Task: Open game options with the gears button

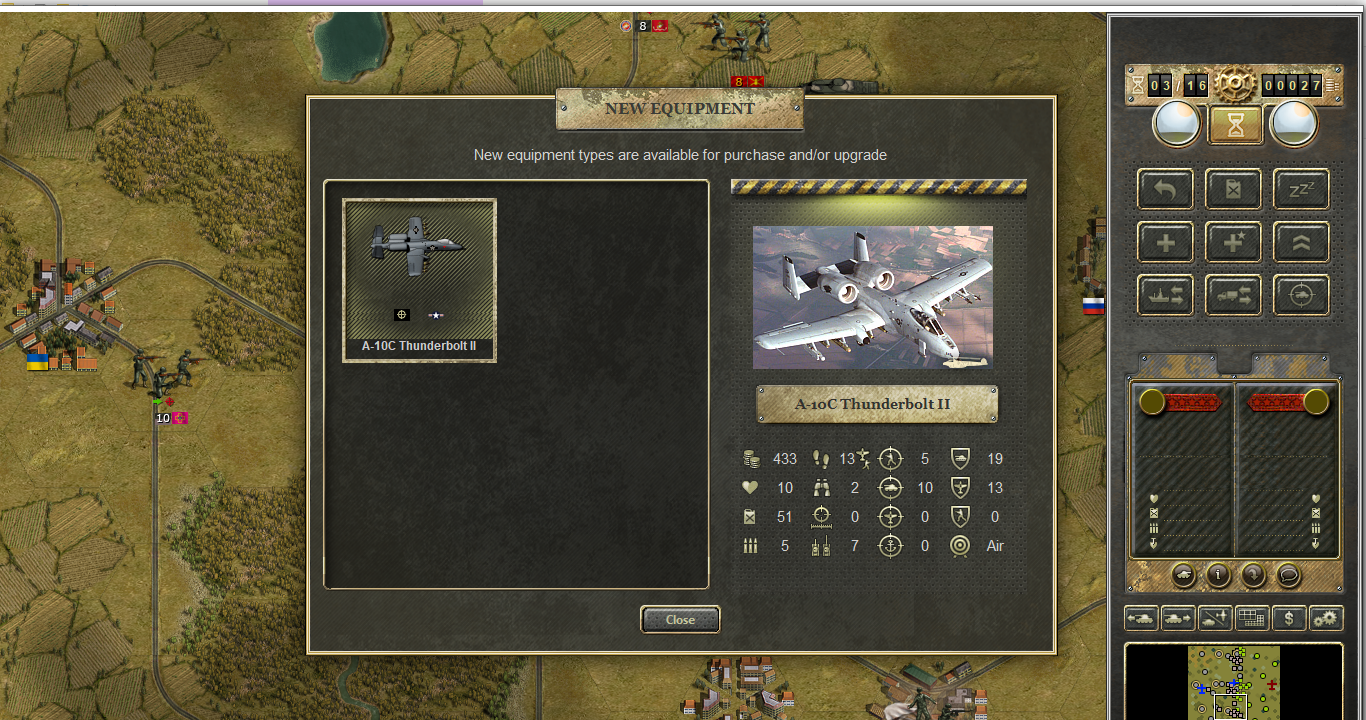Action: (1326, 618)
